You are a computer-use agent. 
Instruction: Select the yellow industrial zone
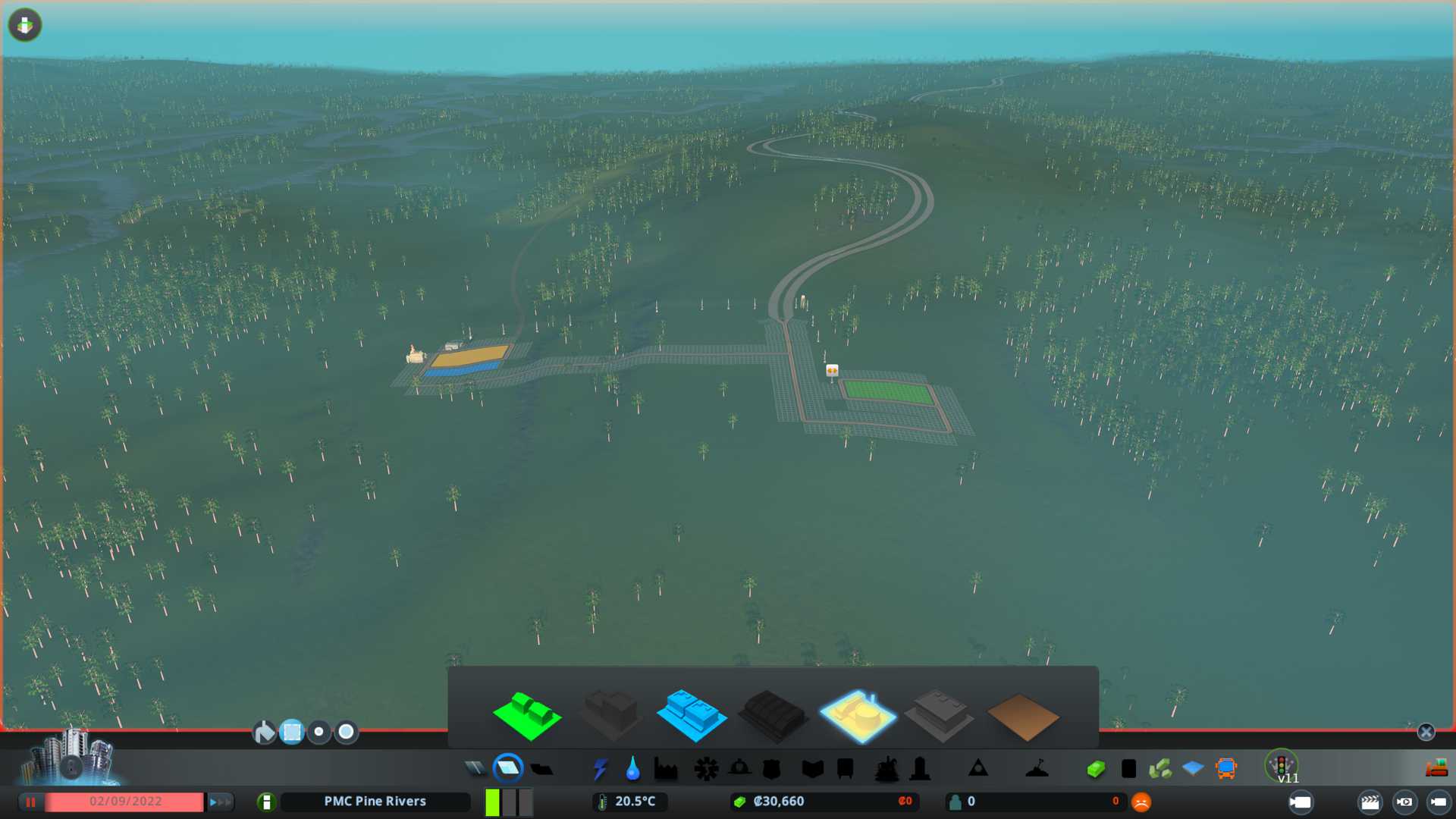[x=857, y=715]
